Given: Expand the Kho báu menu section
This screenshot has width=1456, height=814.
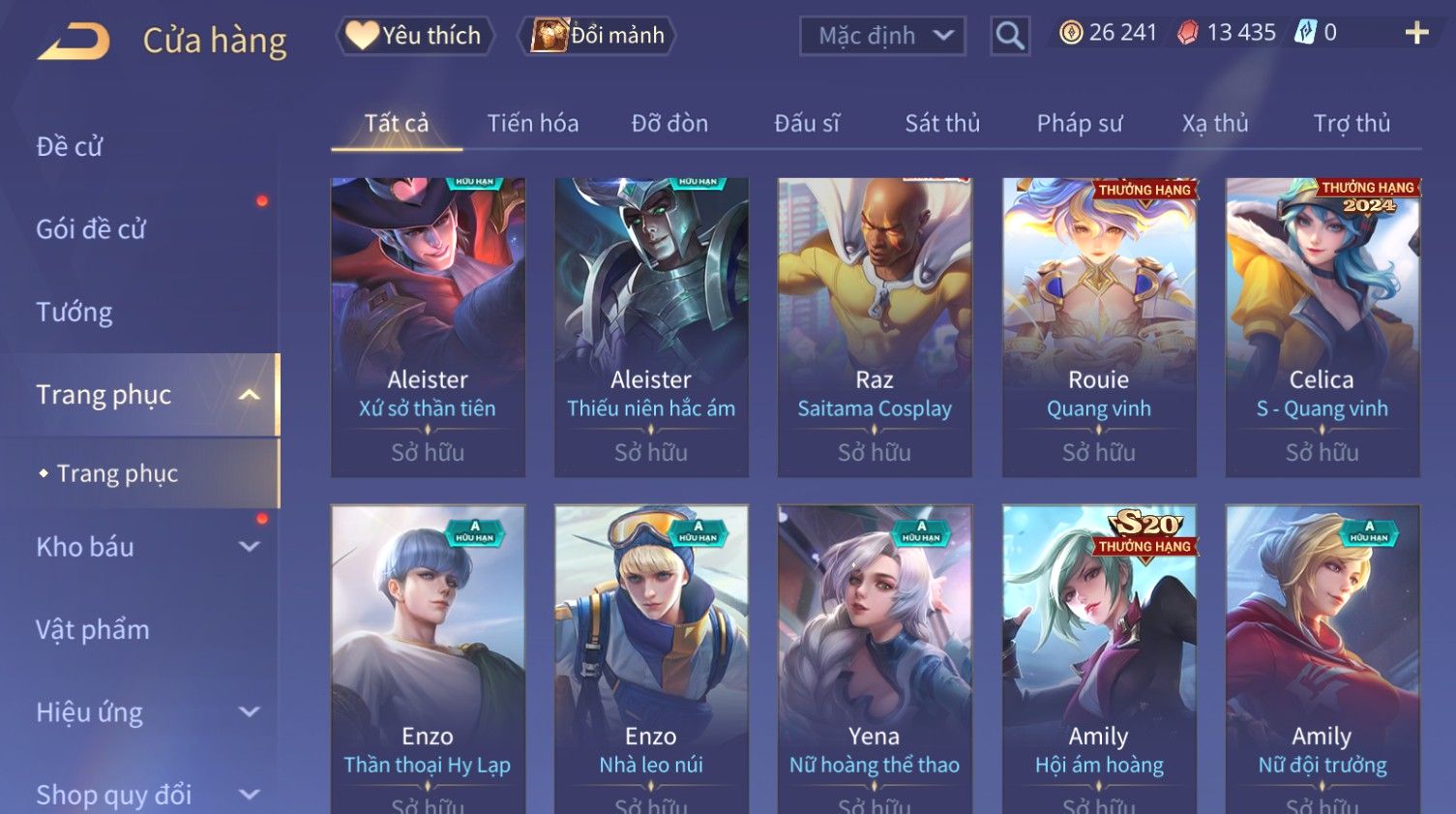Looking at the screenshot, I should (x=145, y=547).
